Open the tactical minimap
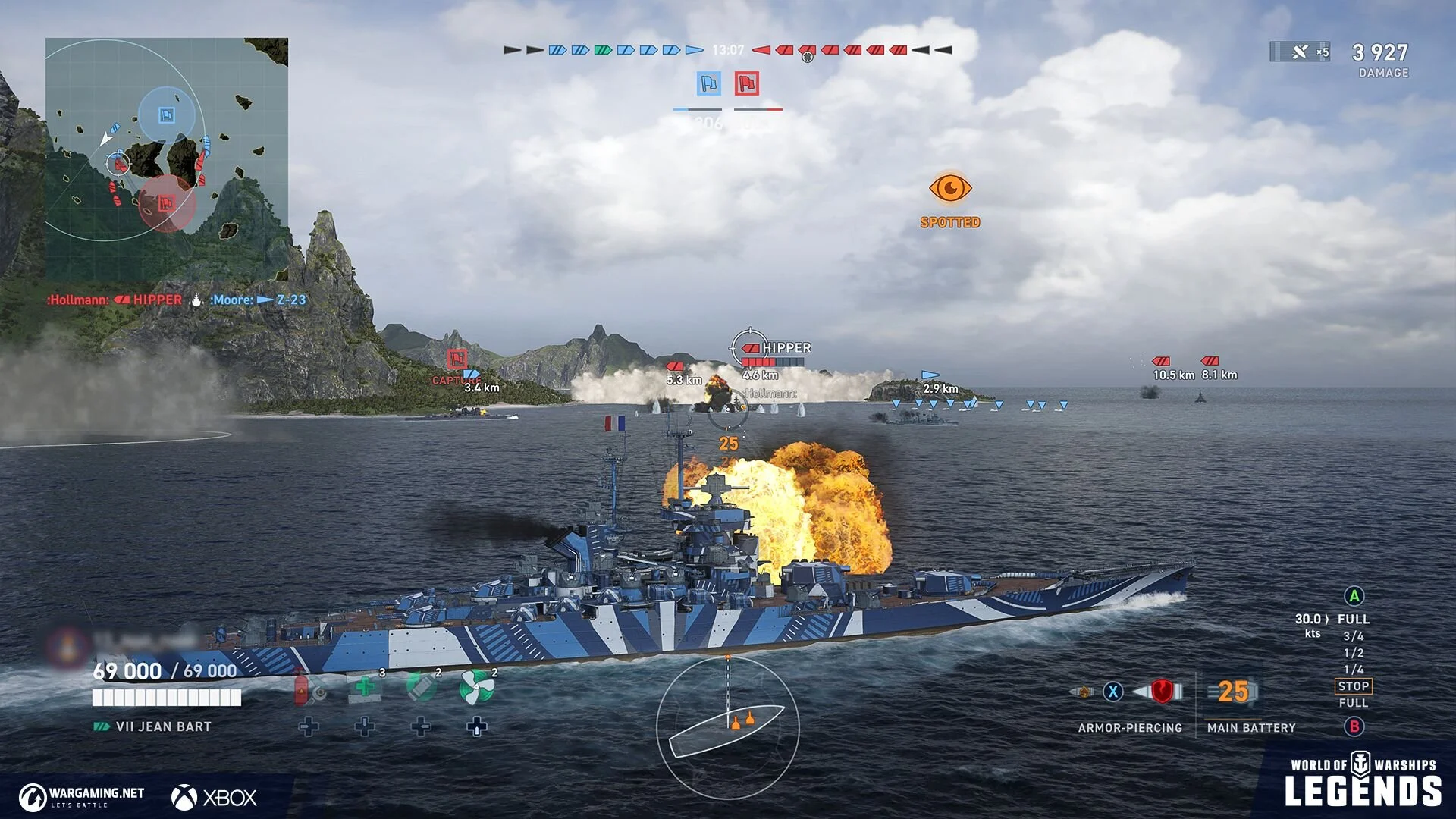Viewport: 1456px width, 819px height. click(x=167, y=159)
